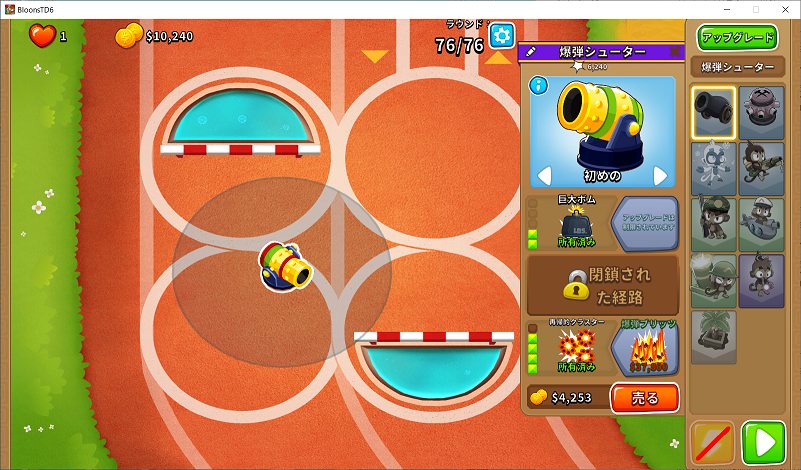The image size is (801, 470).
Task: Open the settings gear menu
Action: 502,36
